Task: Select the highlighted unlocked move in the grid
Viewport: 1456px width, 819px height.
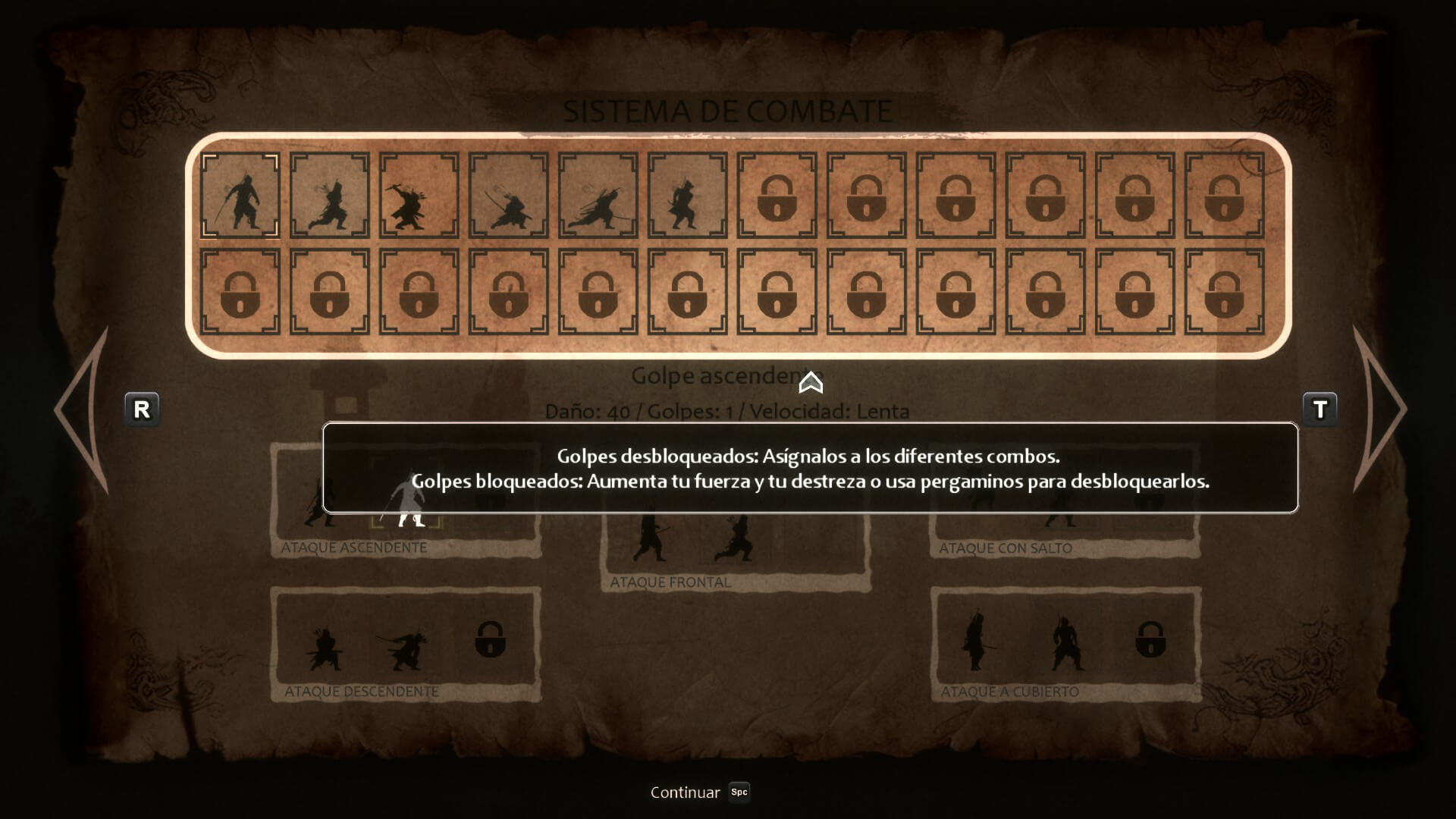Action: coord(240,196)
